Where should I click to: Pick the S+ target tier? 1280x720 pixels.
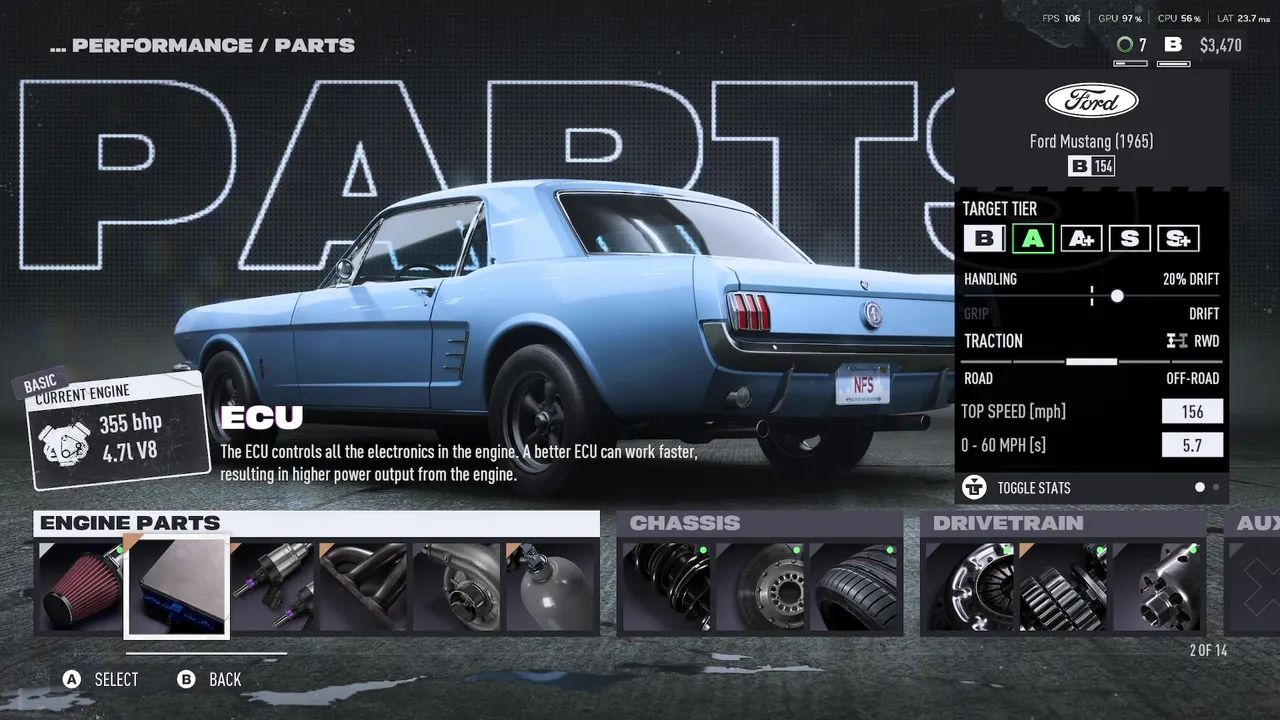pos(1177,239)
